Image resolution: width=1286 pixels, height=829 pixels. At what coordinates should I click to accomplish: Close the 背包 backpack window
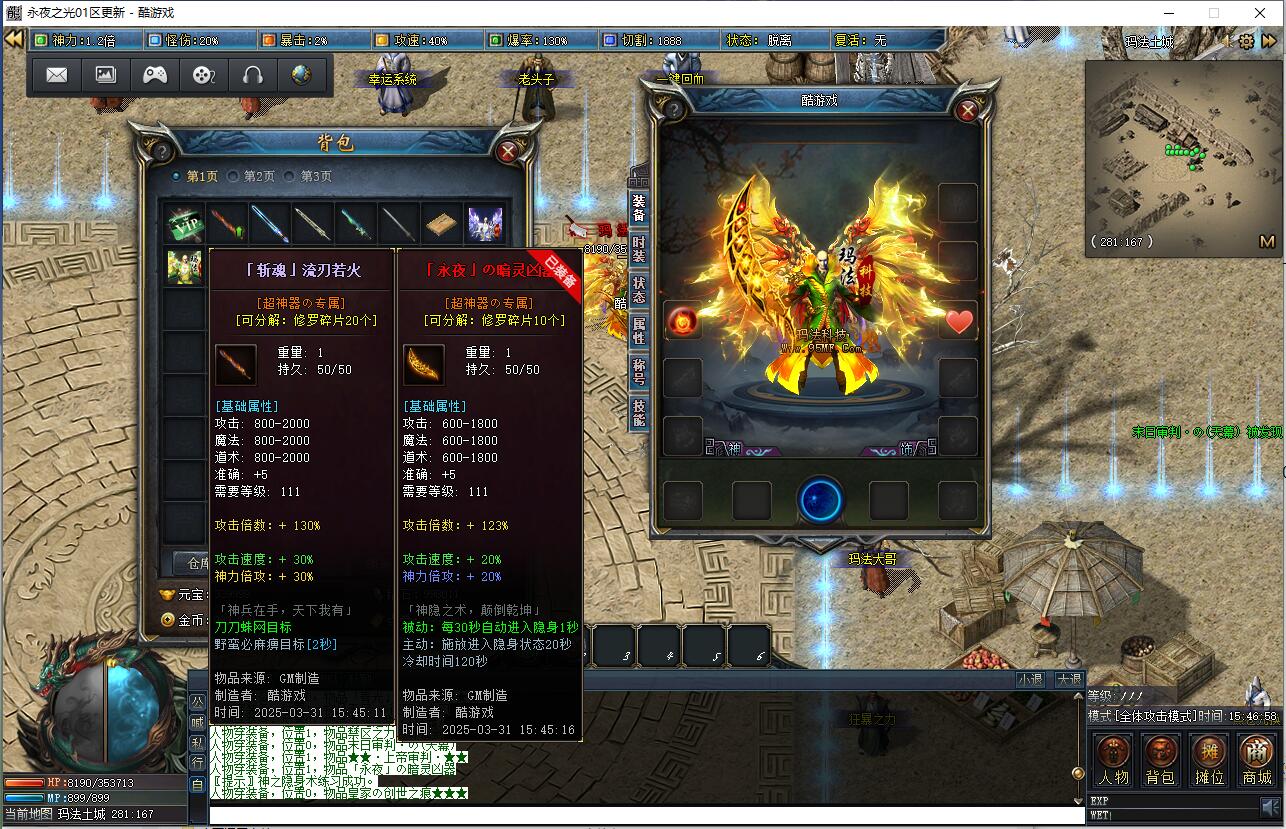tap(508, 152)
